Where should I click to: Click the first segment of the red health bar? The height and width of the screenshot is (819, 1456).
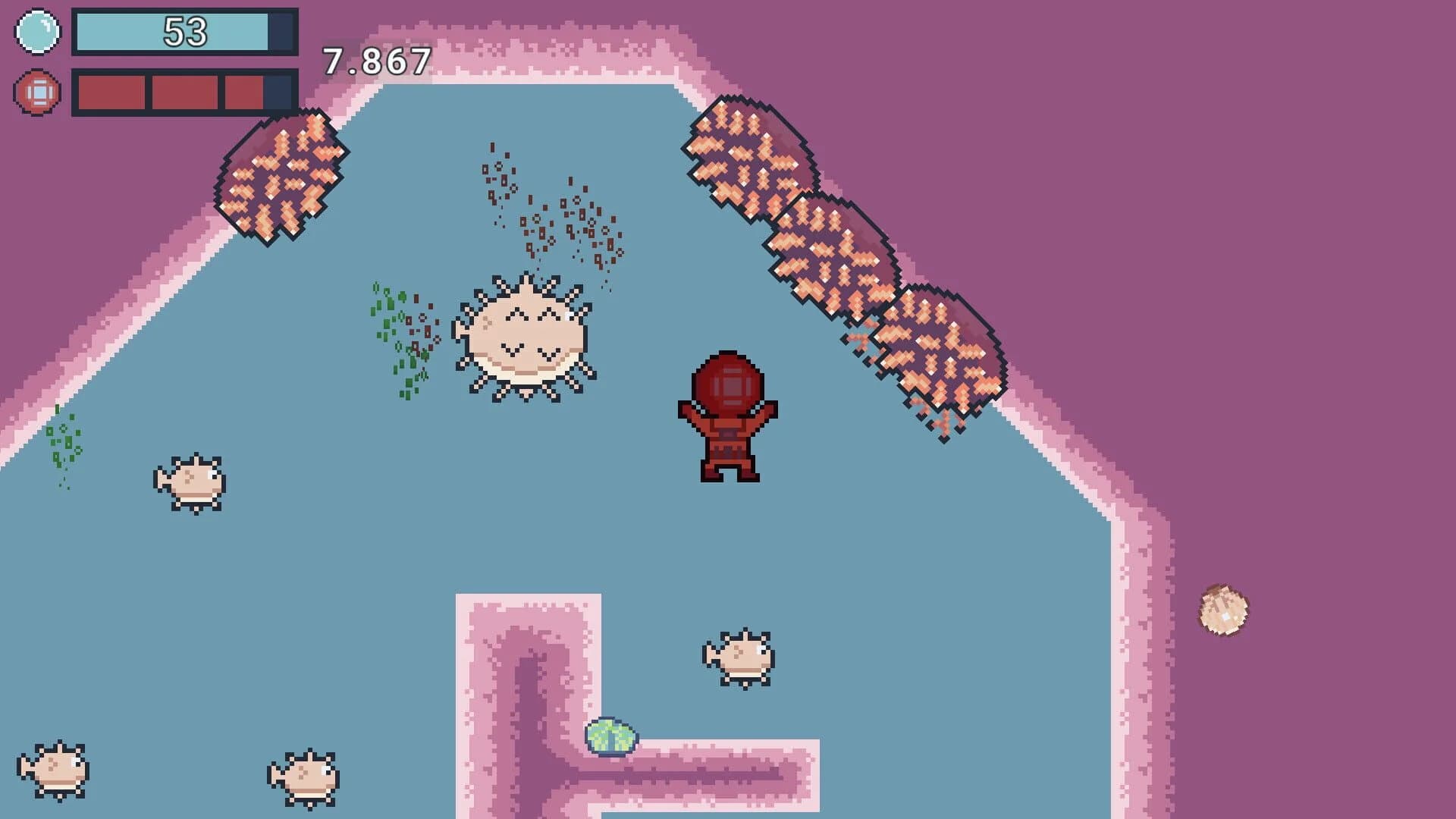click(112, 93)
